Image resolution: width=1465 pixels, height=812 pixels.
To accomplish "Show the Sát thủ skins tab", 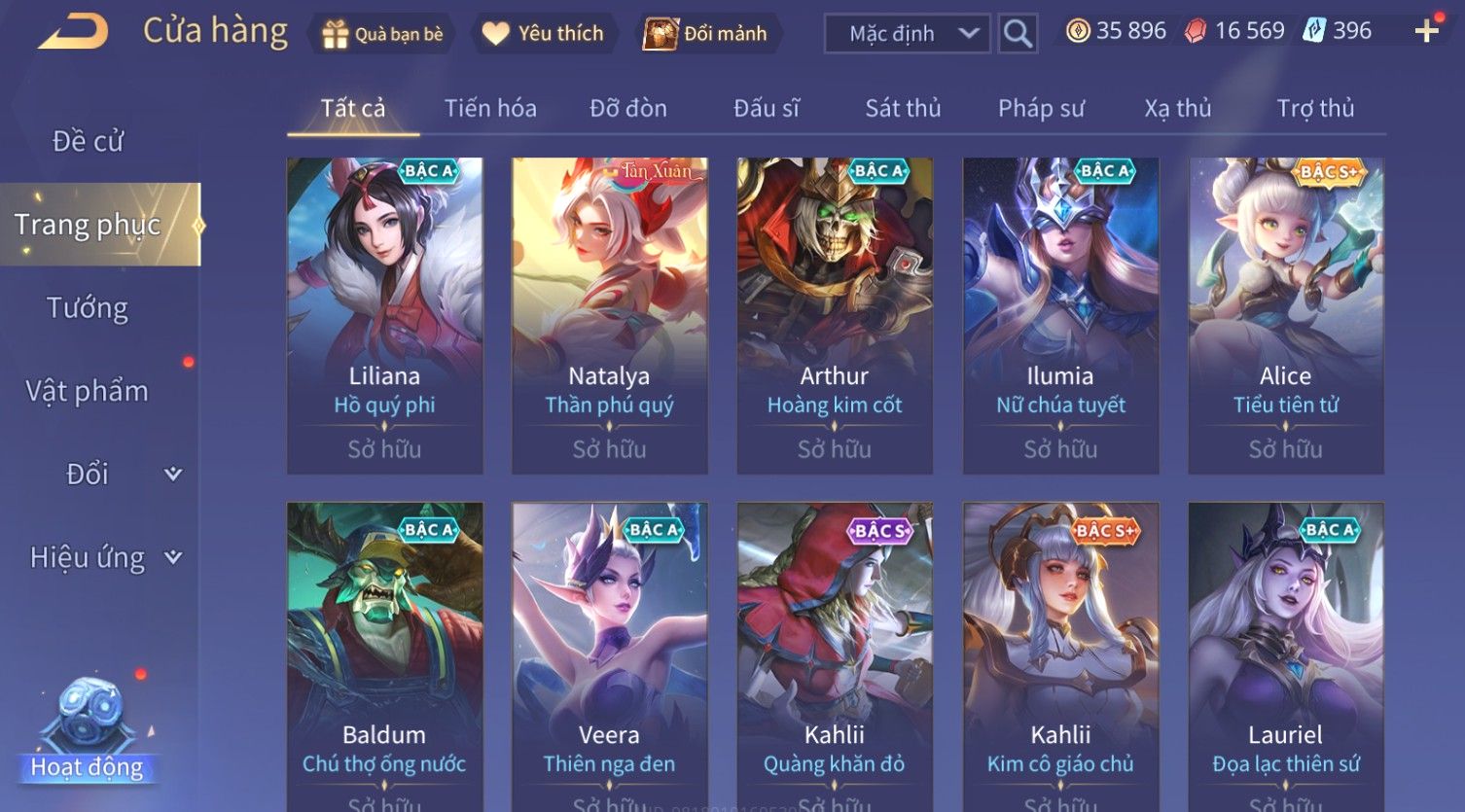I will click(903, 108).
